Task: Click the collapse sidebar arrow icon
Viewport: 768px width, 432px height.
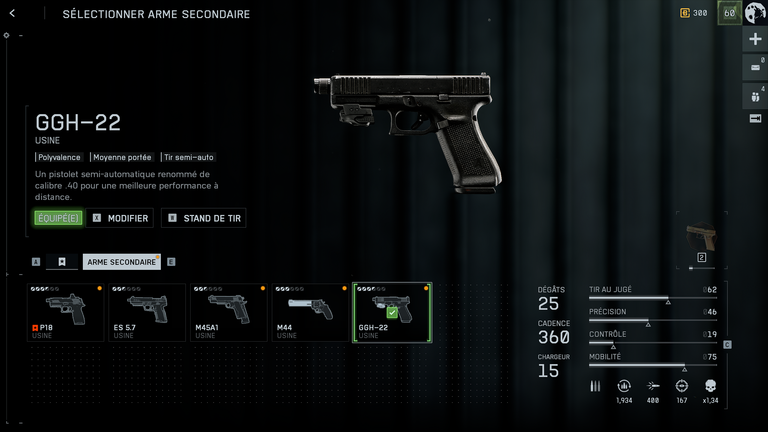Action: click(755, 118)
